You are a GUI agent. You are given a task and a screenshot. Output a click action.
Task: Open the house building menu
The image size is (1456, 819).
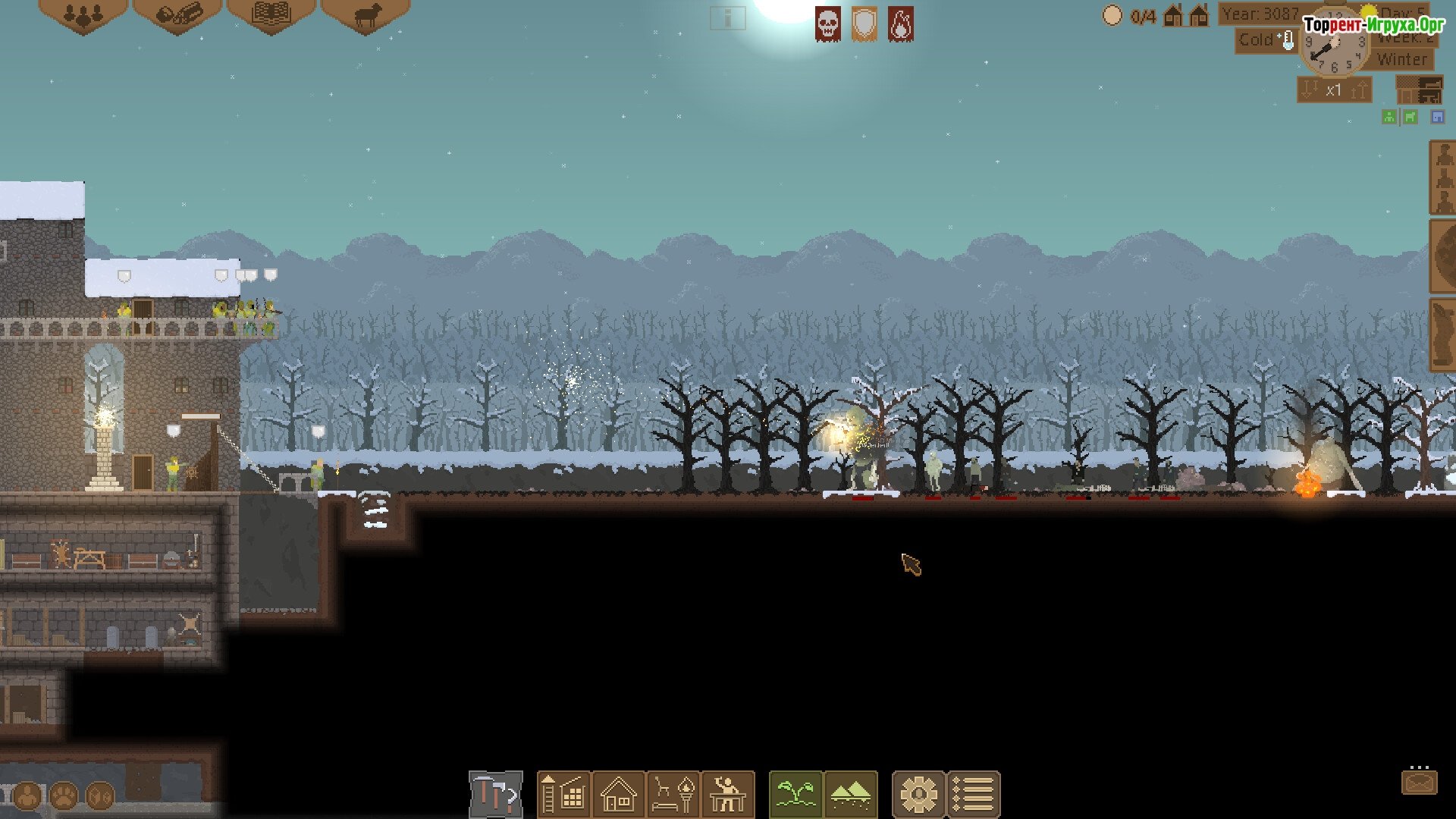pos(619,795)
